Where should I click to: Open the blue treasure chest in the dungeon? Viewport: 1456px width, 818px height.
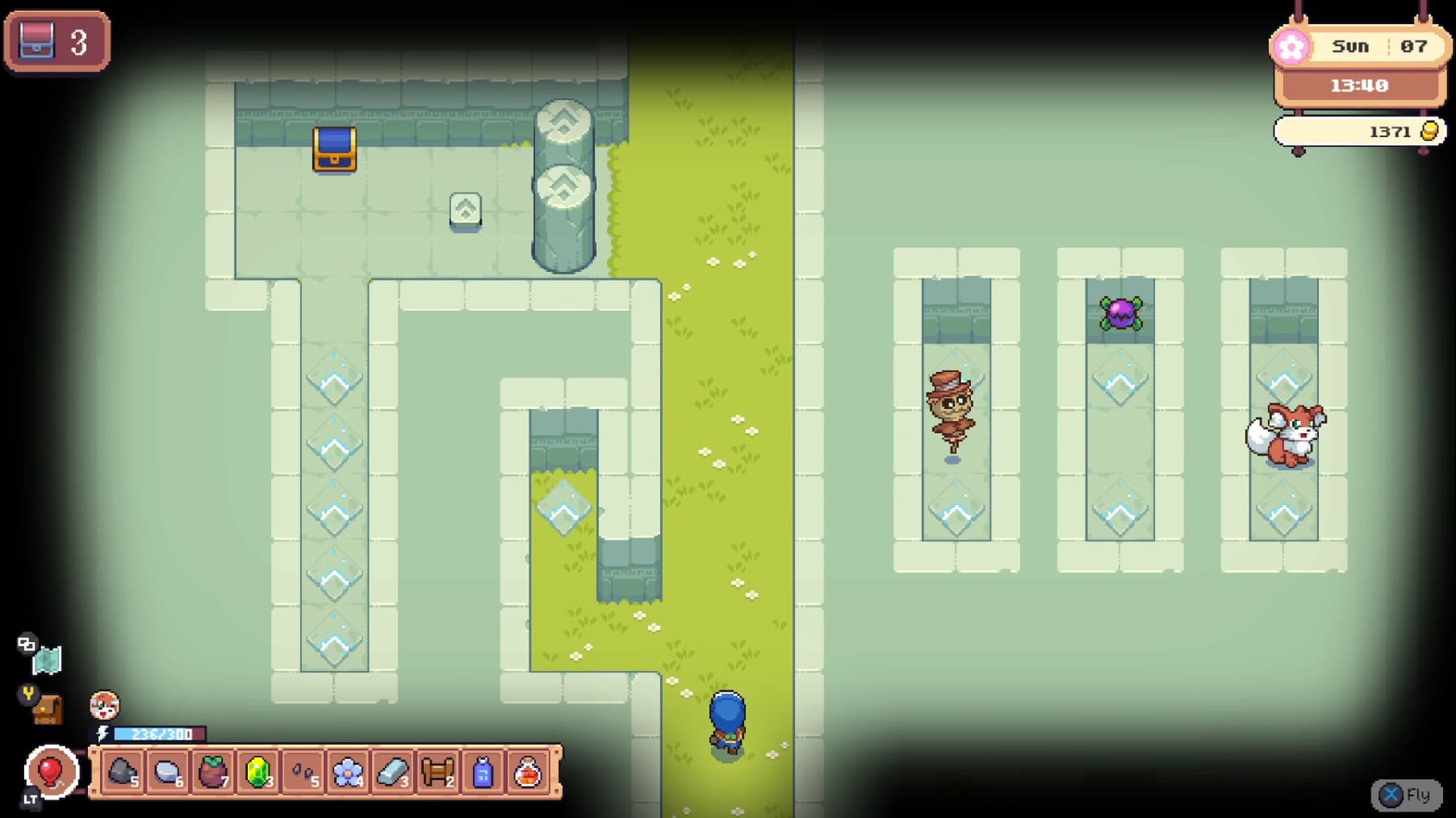tap(334, 150)
